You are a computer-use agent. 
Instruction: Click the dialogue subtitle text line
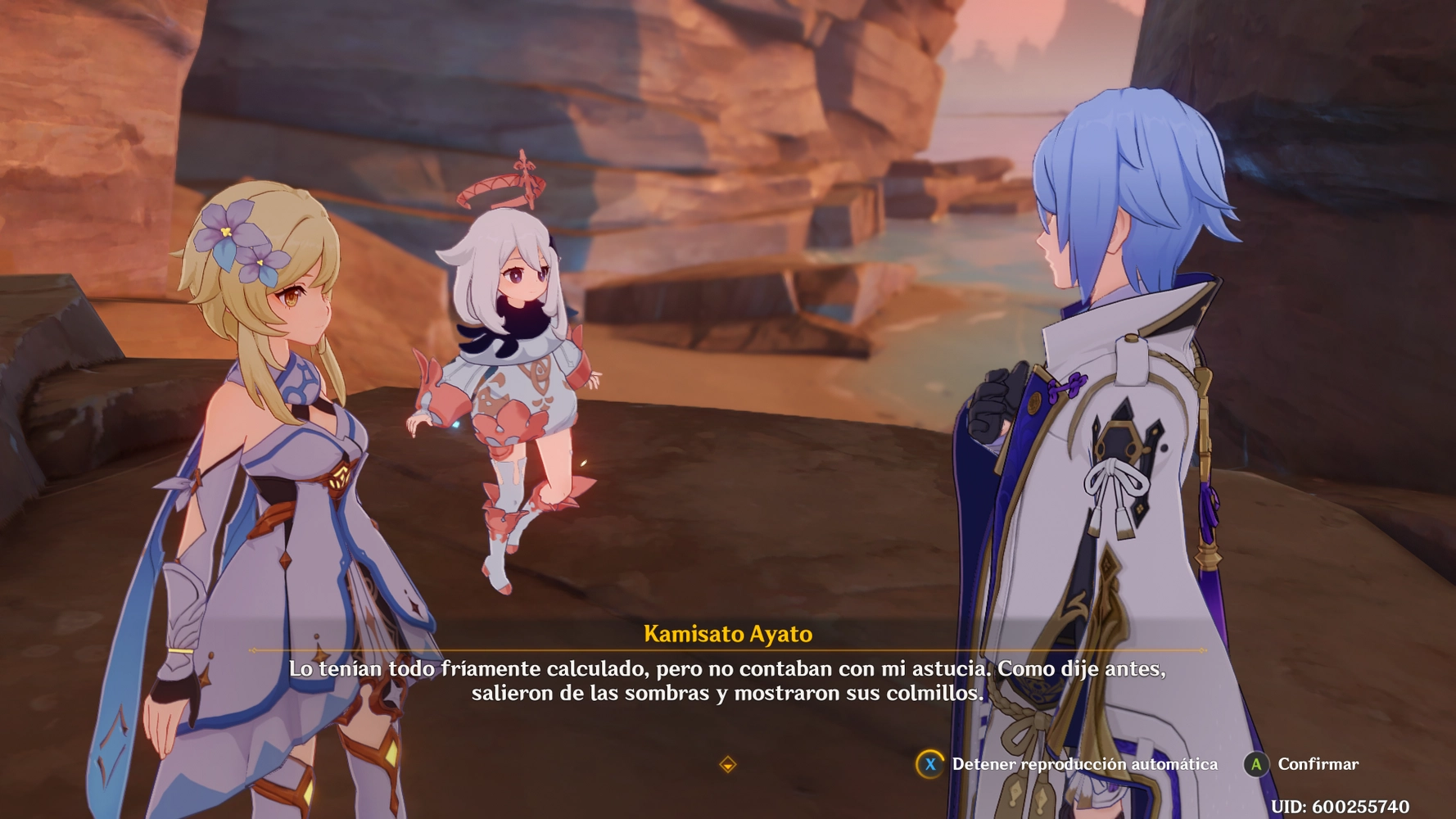(x=727, y=670)
